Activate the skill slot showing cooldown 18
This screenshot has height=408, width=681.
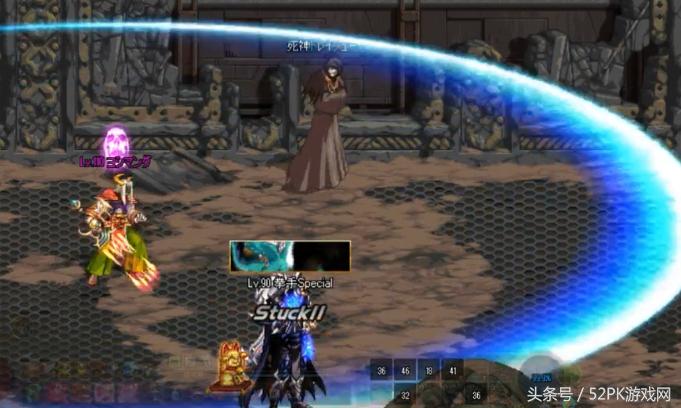point(429,371)
